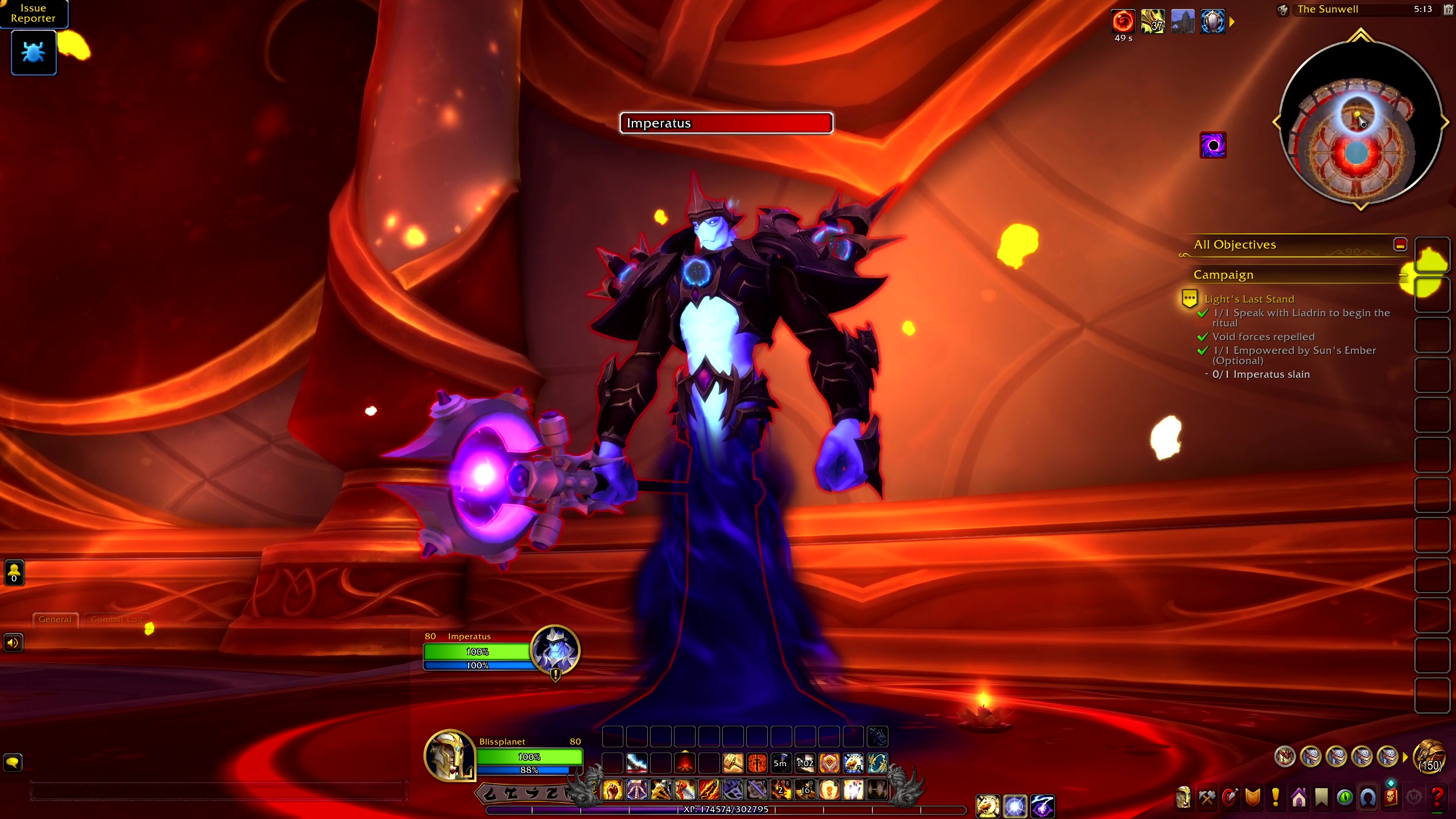Open the main backpack bag
This screenshot has width=1456, height=819.
[x=1430, y=756]
